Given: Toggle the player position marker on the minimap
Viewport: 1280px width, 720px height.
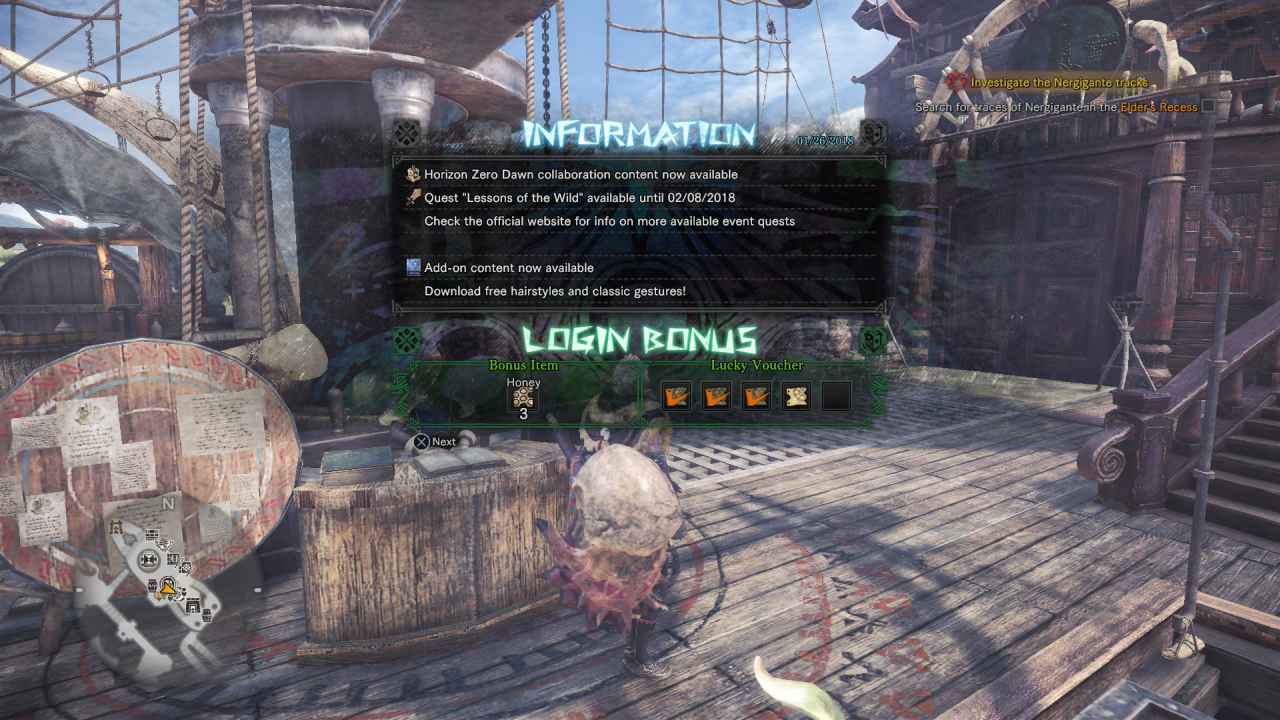Looking at the screenshot, I should (166, 589).
